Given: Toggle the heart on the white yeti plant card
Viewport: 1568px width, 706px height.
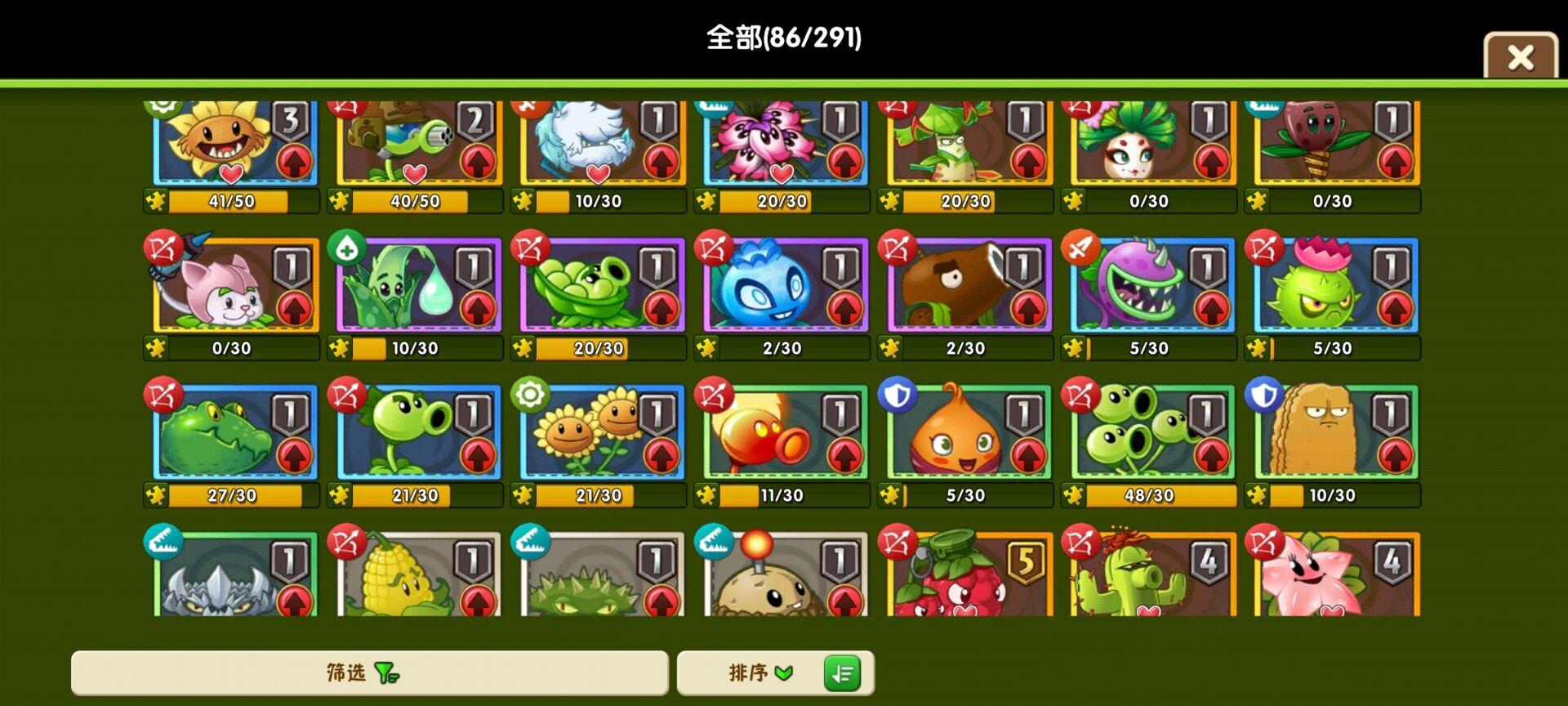Looking at the screenshot, I should coord(599,172).
